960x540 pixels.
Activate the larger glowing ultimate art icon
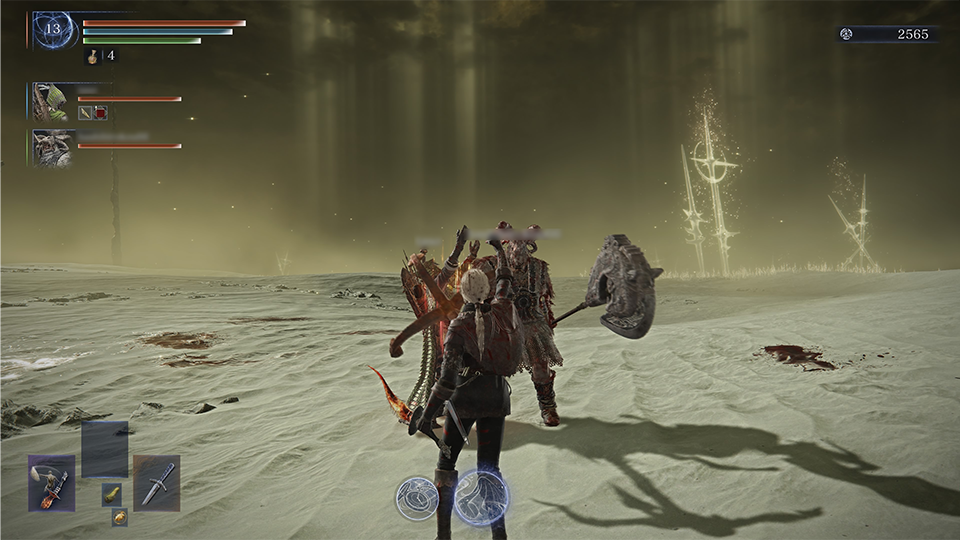[482, 497]
